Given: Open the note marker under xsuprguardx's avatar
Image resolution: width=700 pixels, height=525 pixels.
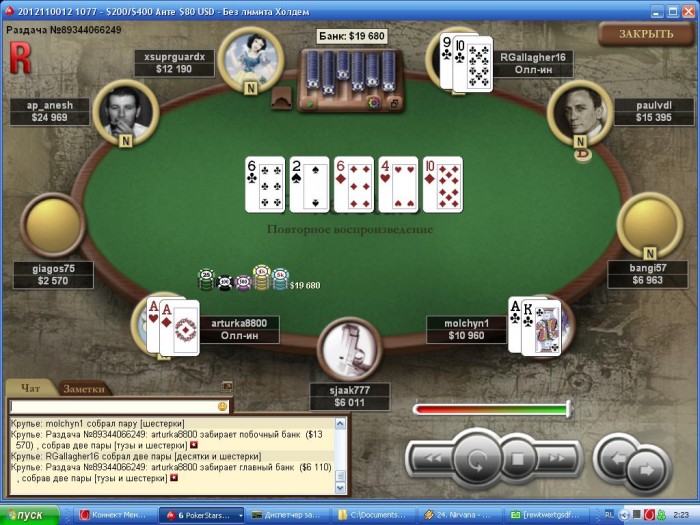Looking at the screenshot, I should [x=250, y=88].
